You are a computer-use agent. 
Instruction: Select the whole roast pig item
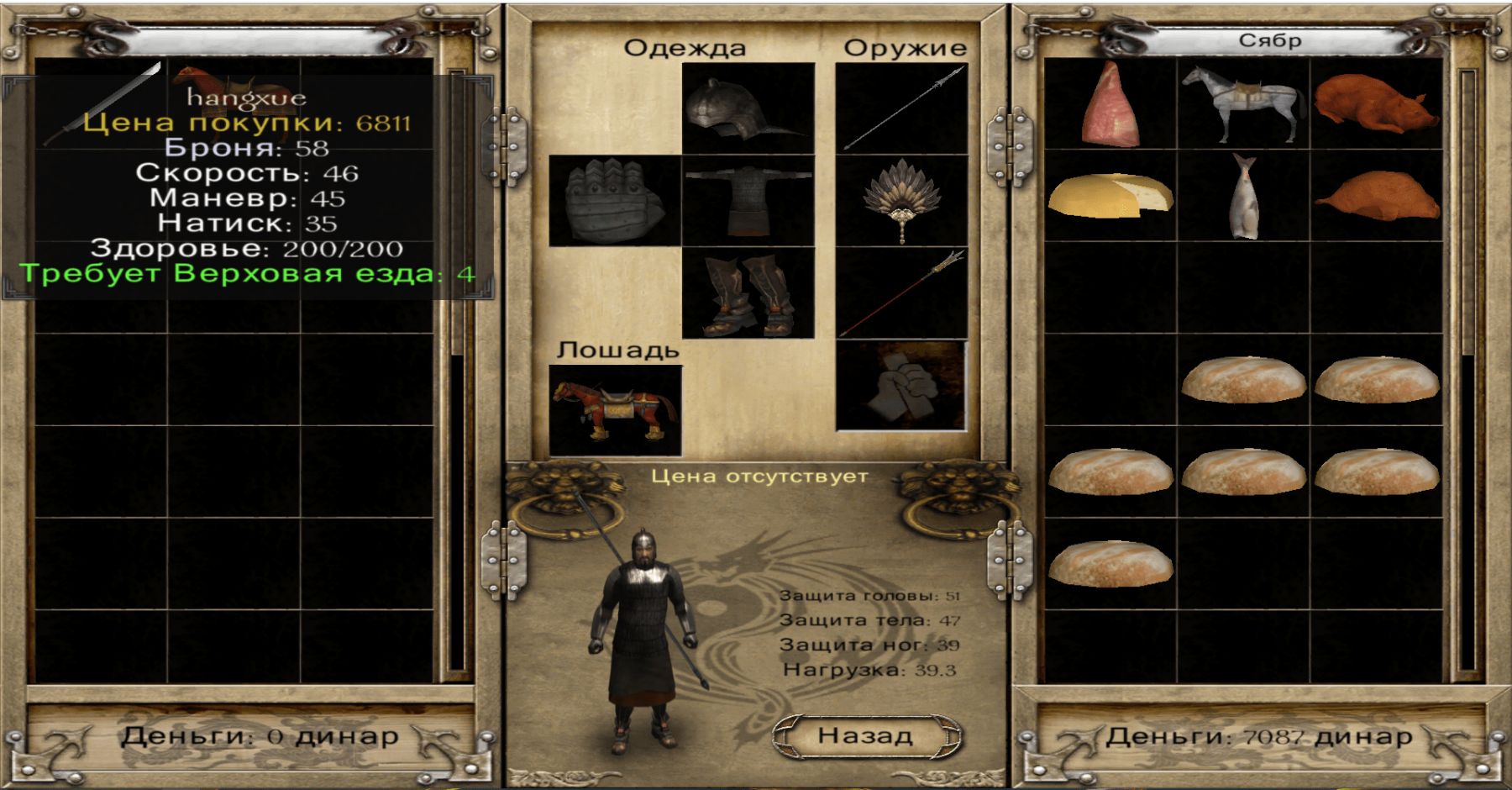coord(1376,105)
